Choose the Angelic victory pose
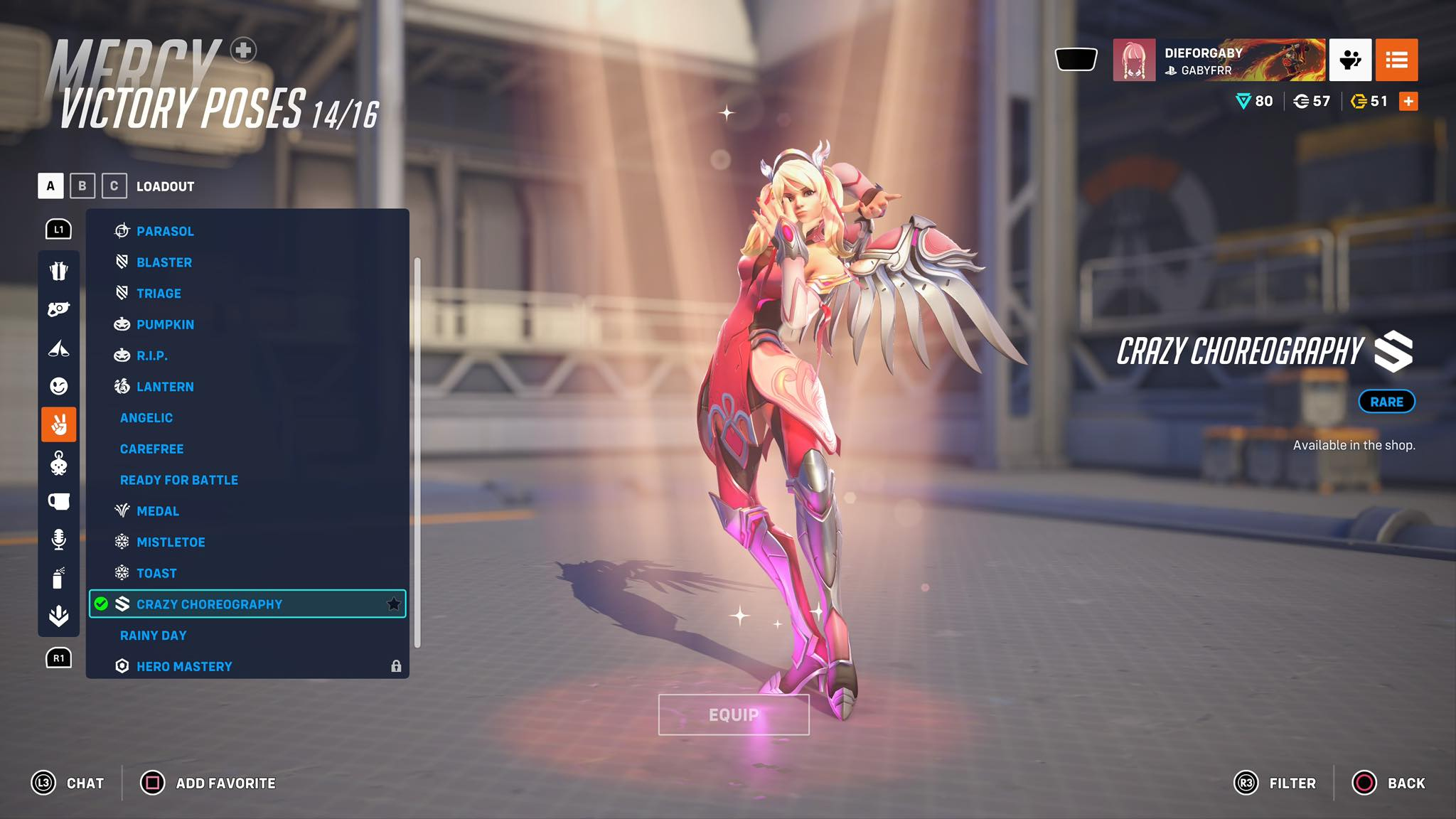The image size is (1456, 819). tap(146, 418)
